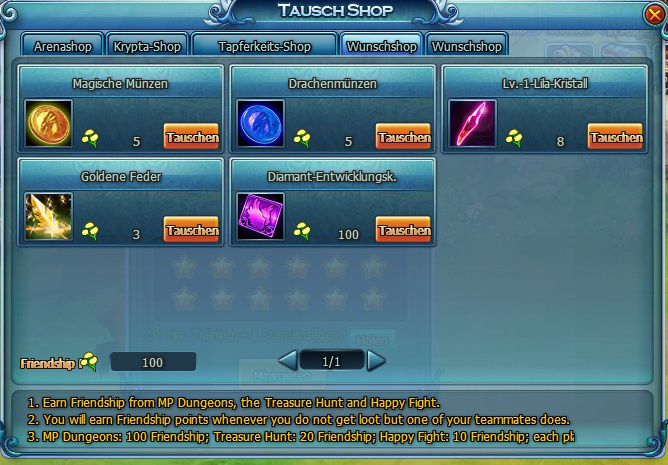Inspect the blue Drachenmünzen icon
Image resolution: width=668 pixels, height=465 pixels.
coord(260,123)
